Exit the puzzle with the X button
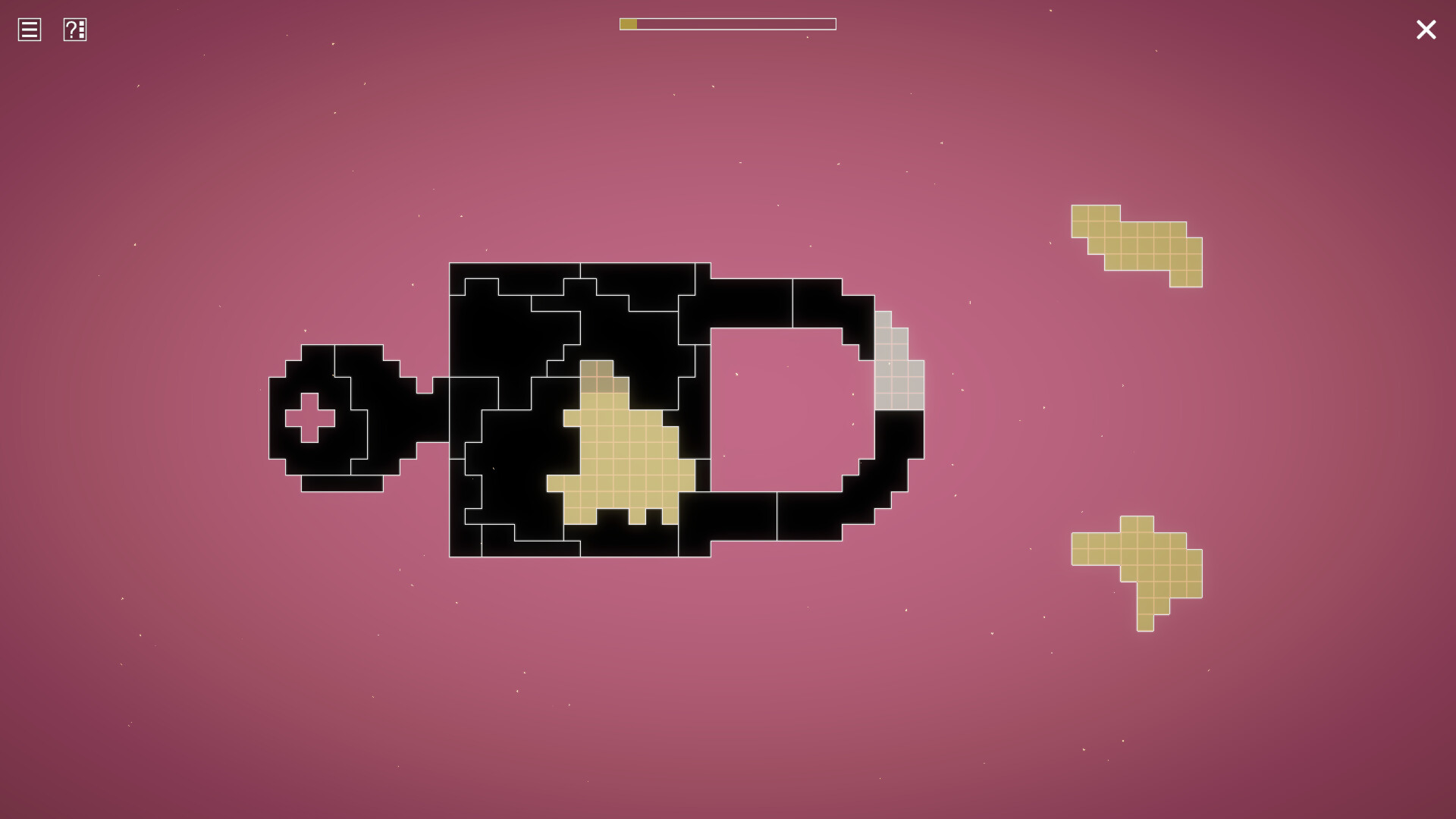The width and height of the screenshot is (1456, 819). coord(1426,30)
